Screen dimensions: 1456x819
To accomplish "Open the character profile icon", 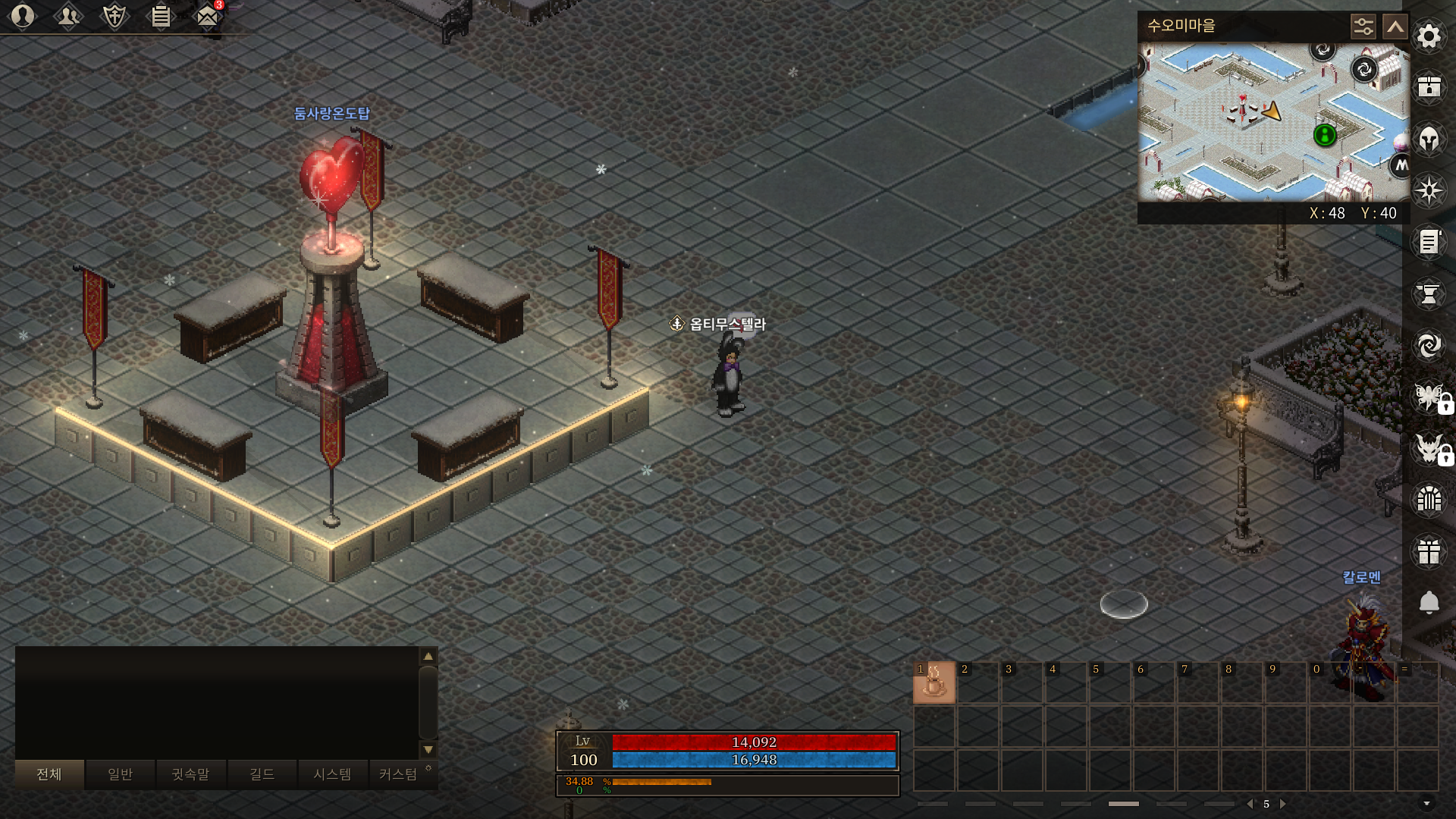I will pos(23,16).
